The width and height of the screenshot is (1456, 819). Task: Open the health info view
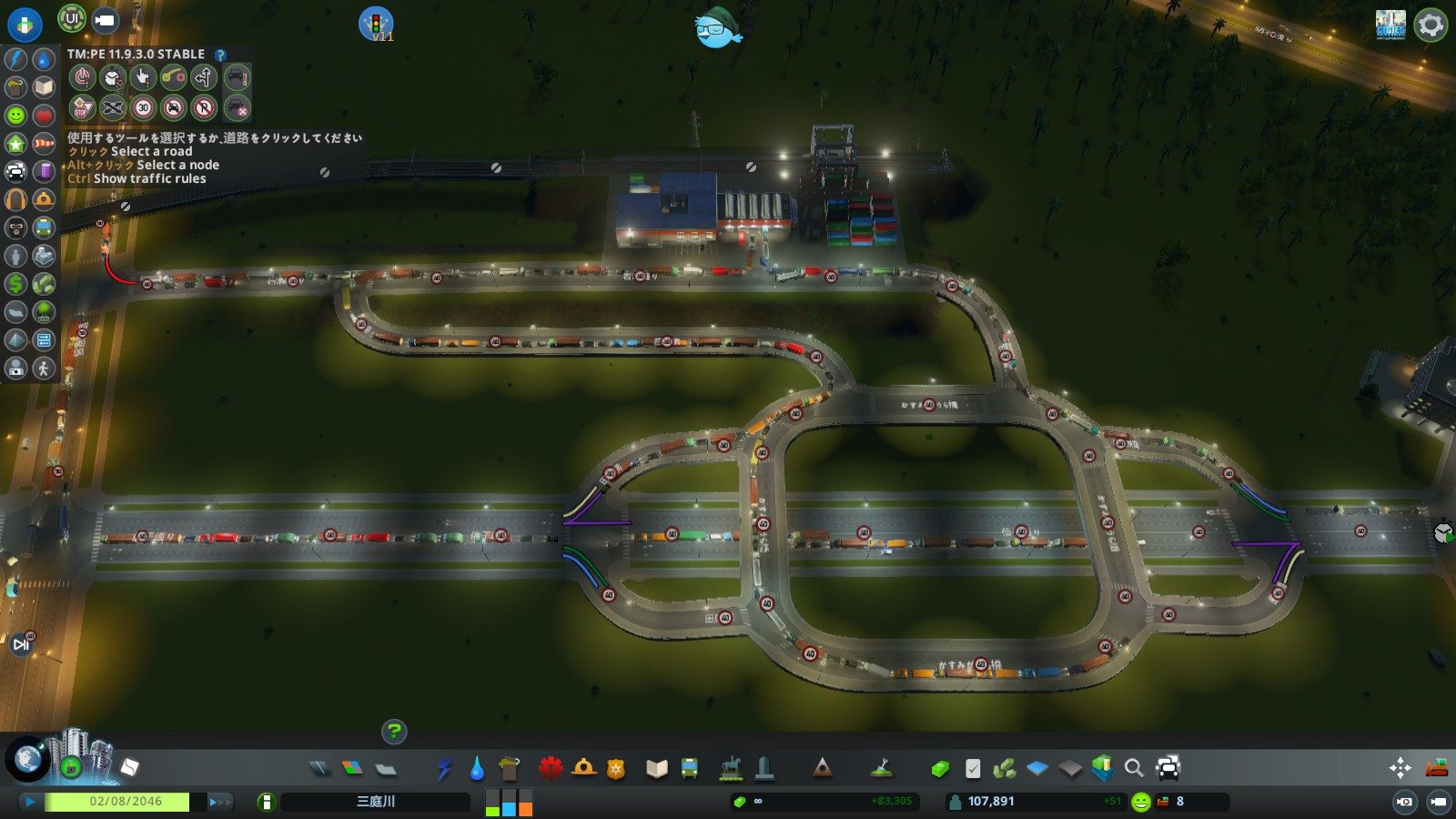click(x=44, y=116)
